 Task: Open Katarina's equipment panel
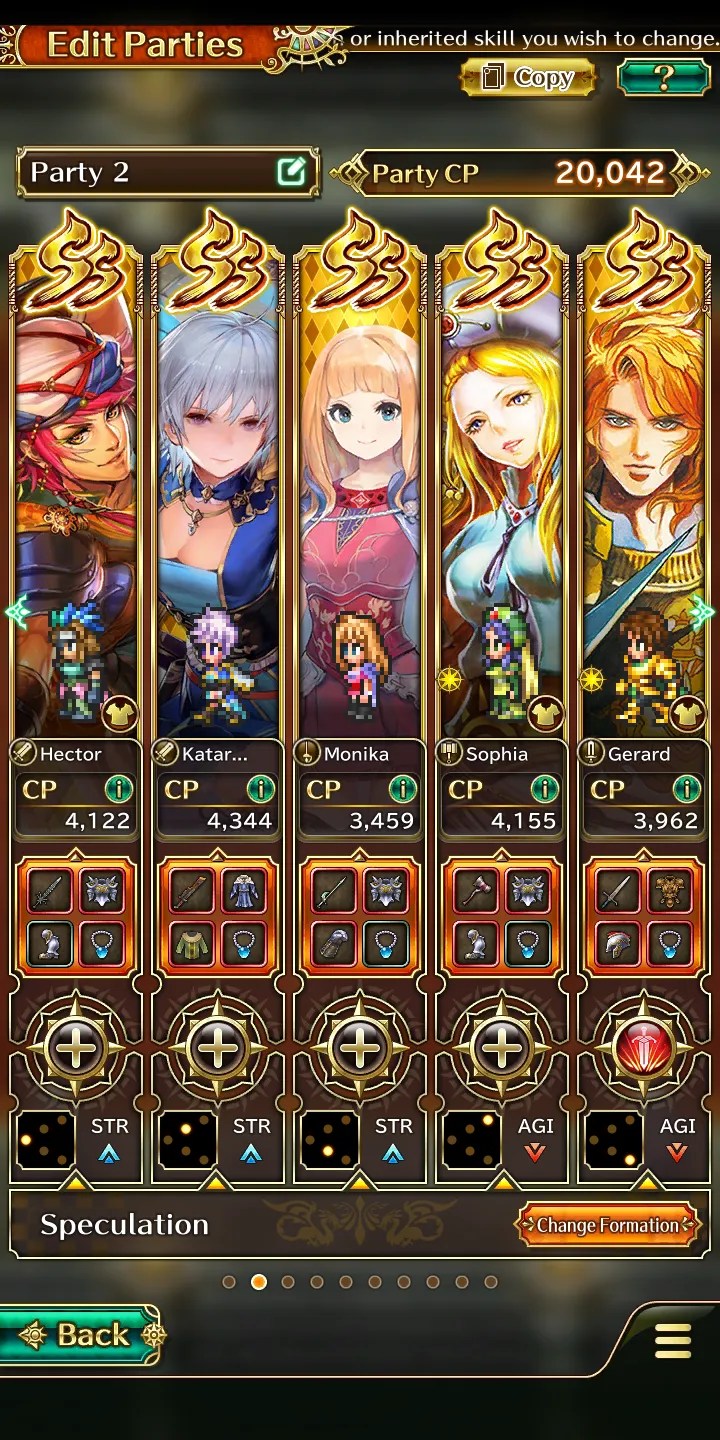pos(218,916)
